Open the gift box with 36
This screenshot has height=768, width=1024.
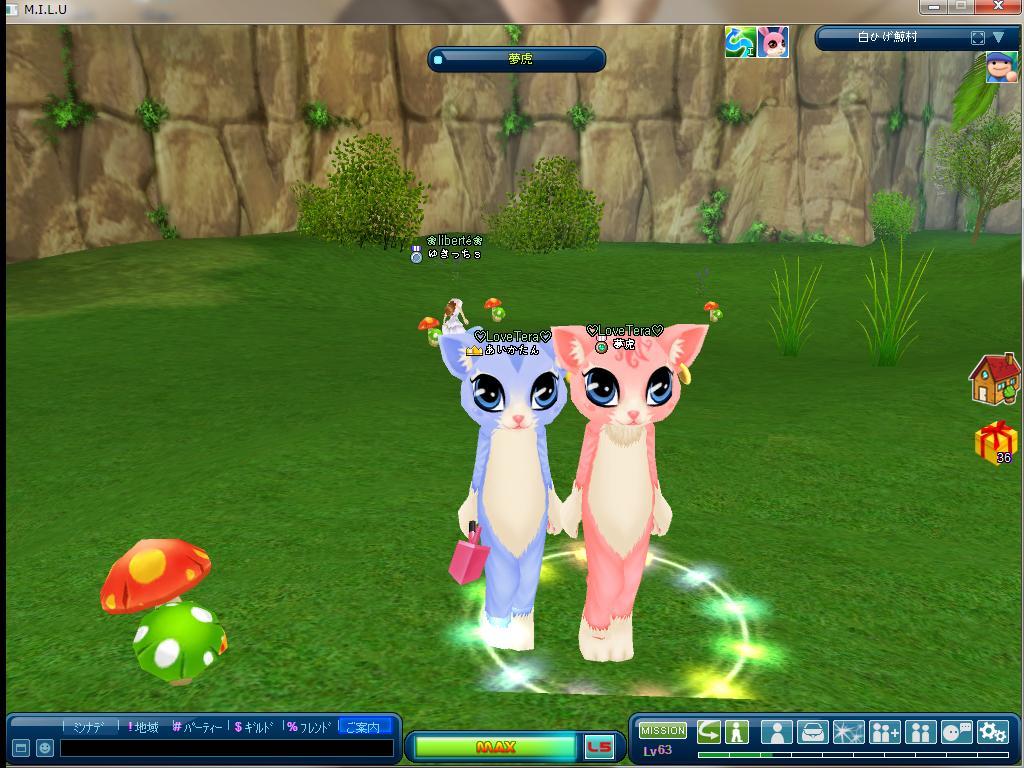[995, 442]
